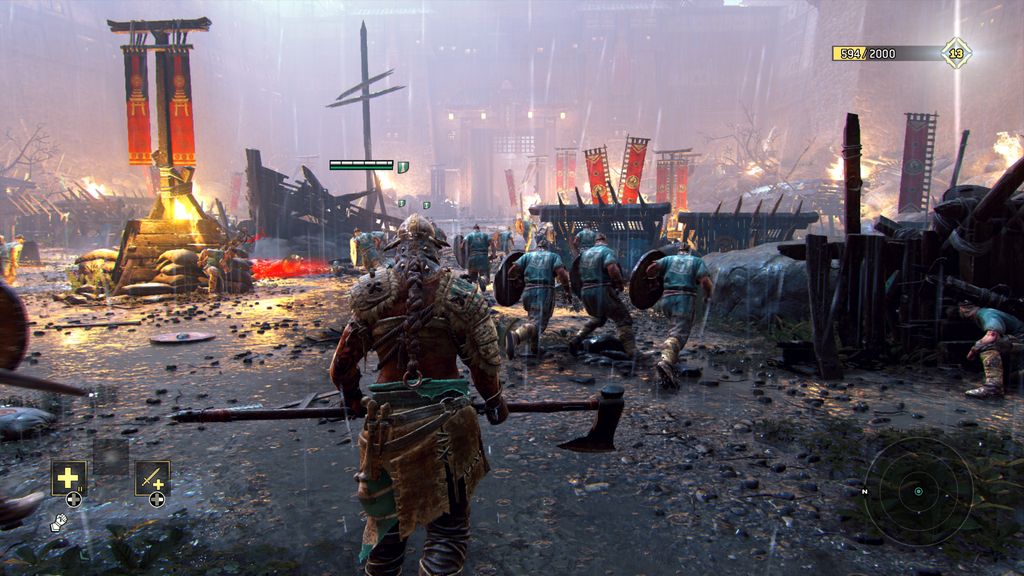Screen dimensions: 1024x576
Task: Select the greyed-out locked feat slot
Action: click(x=110, y=456)
